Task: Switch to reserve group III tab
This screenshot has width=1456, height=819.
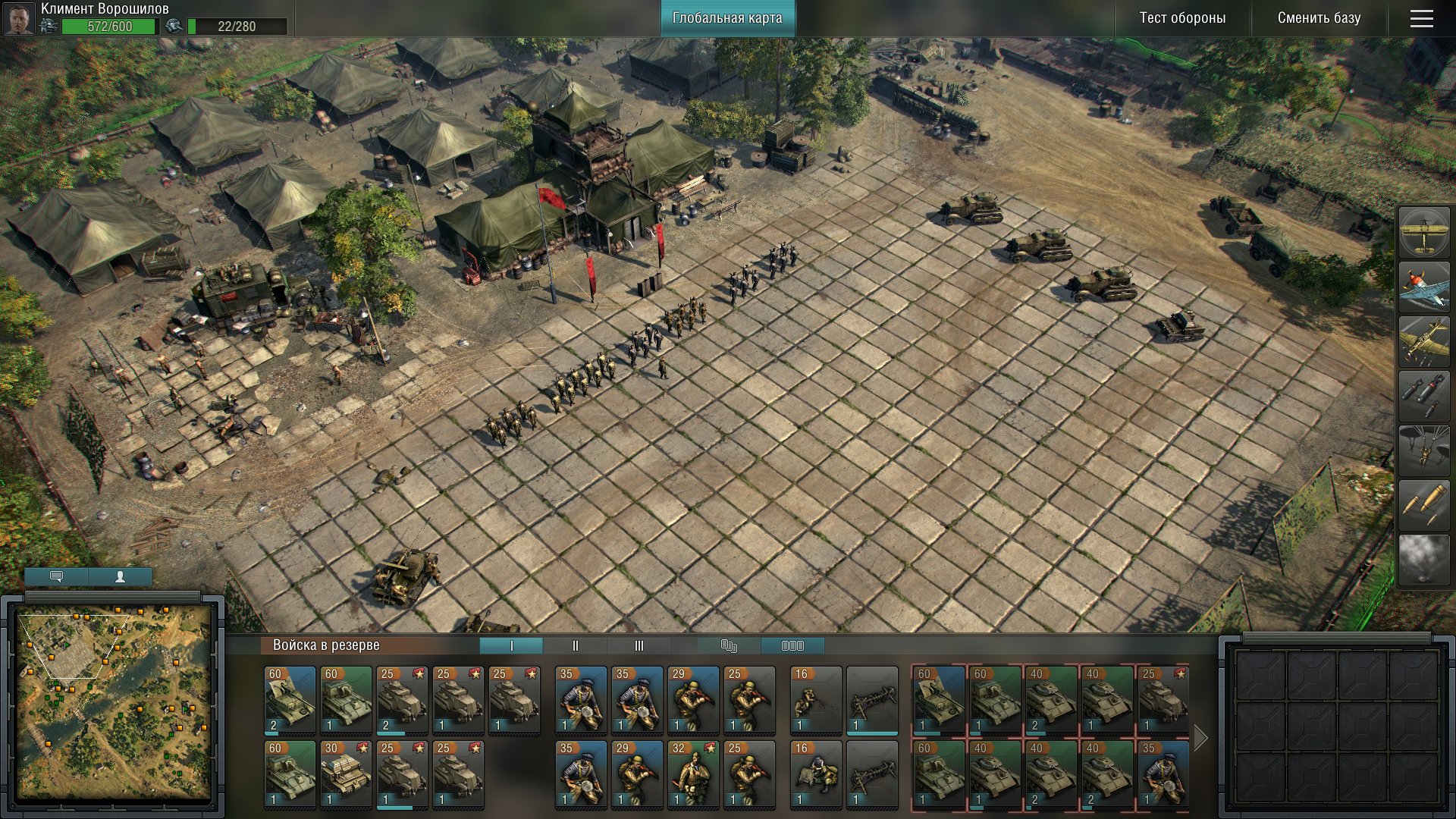Action: (x=639, y=646)
